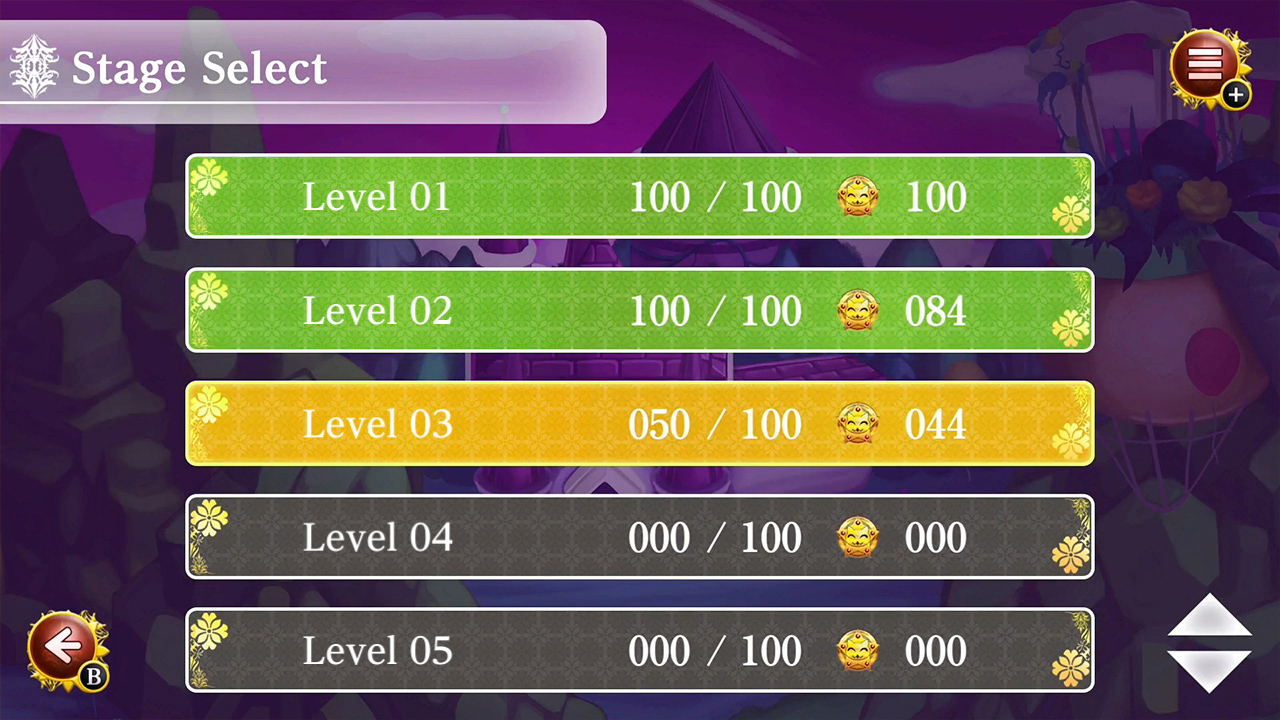Image resolution: width=1280 pixels, height=720 pixels.
Task: Select the Level 05 stage bar
Action: coord(640,650)
